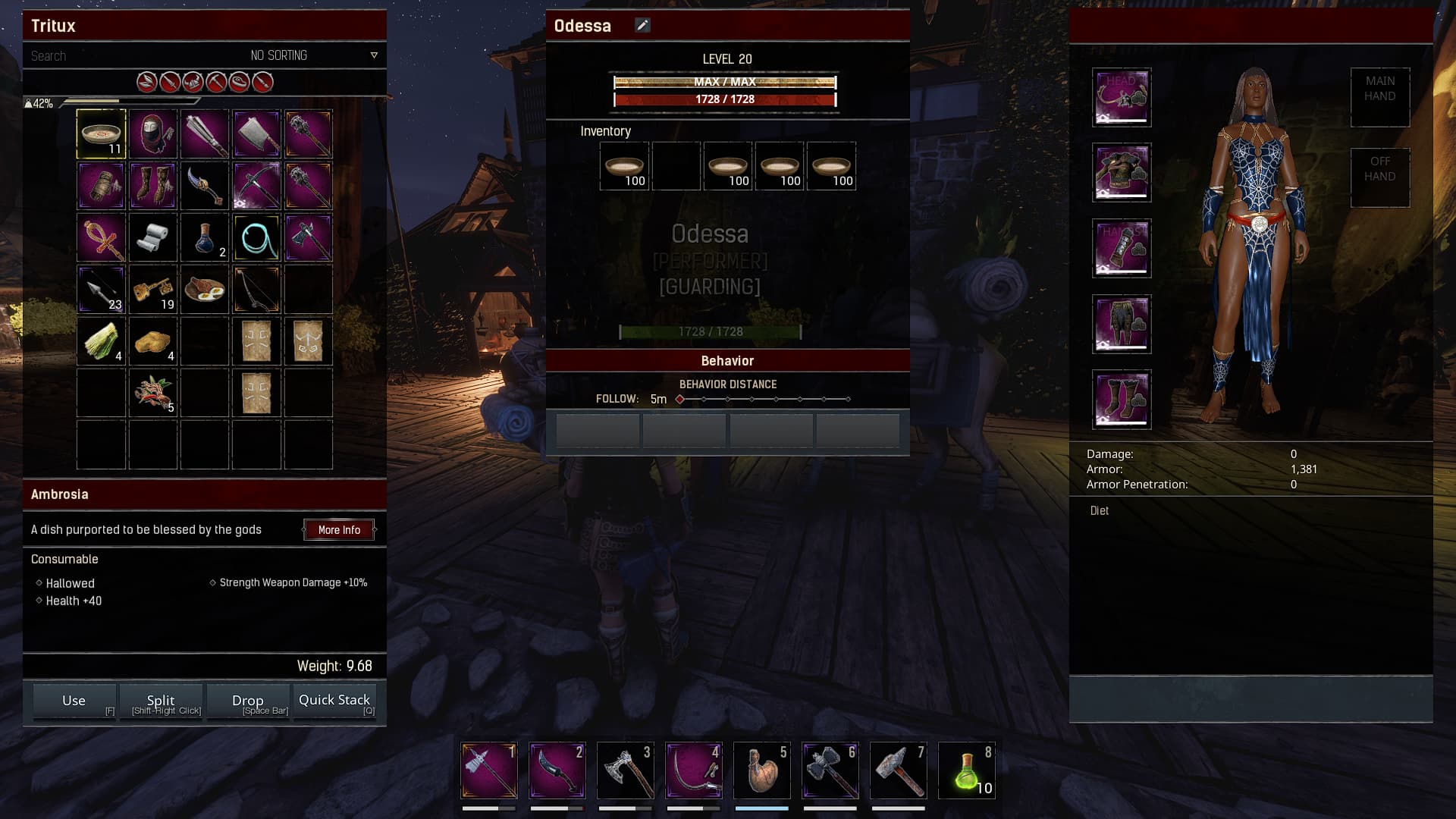The width and height of the screenshot is (1456, 819).
Task: Open More Info for Ambrosia
Action: tap(339, 530)
